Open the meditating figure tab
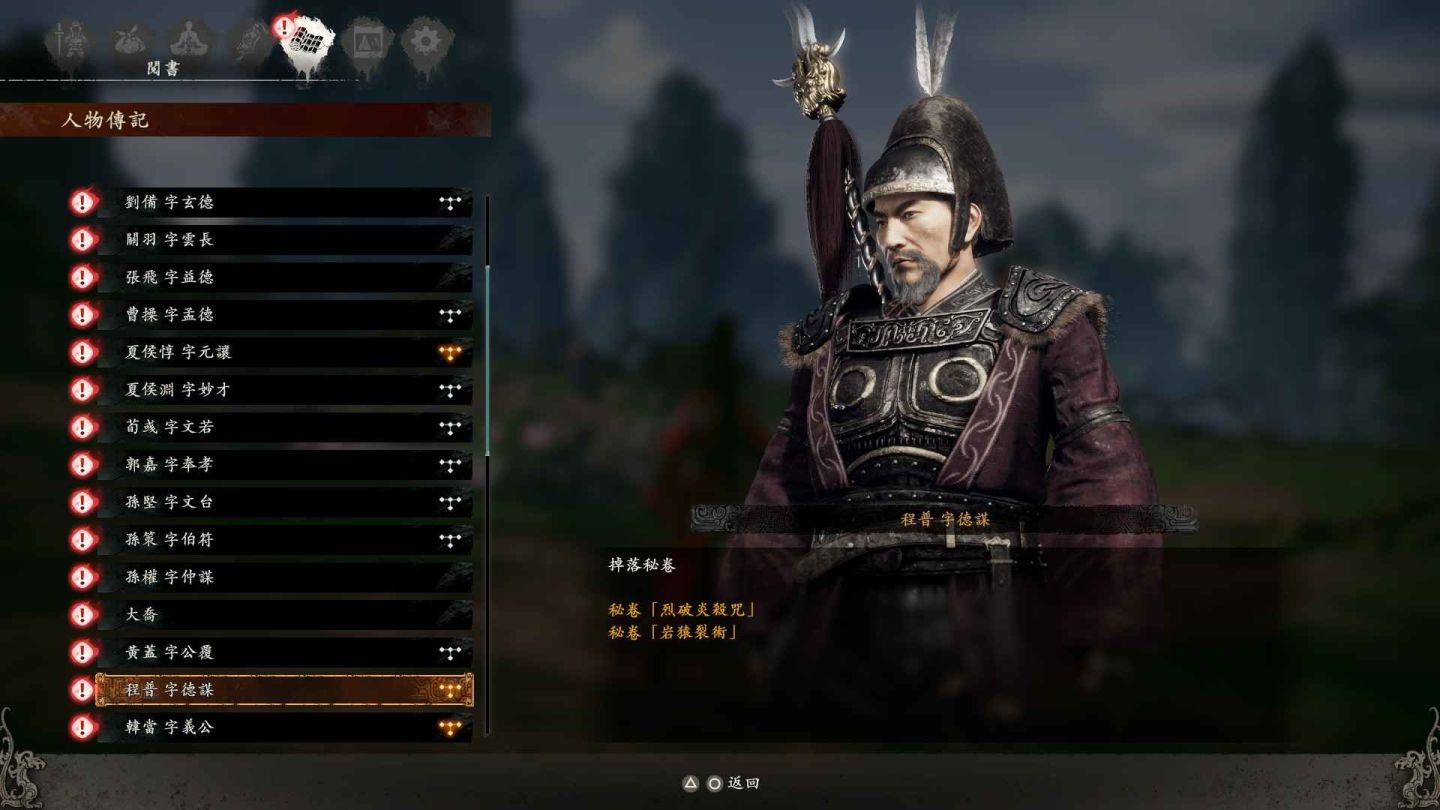1440x810 pixels. coord(188,42)
